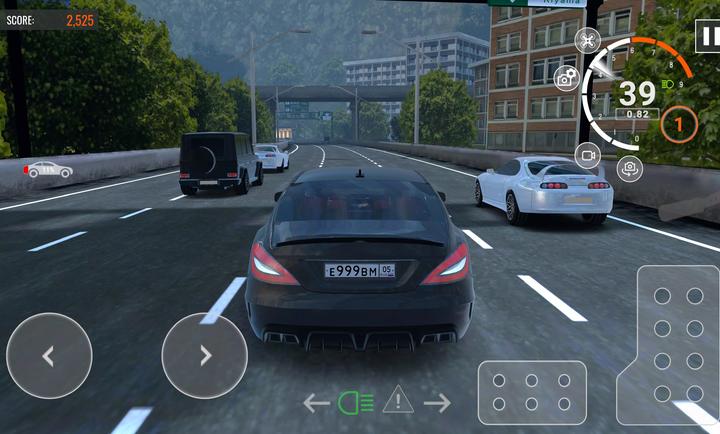The height and width of the screenshot is (434, 720).
Task: Steer left with the left arrow button
Action: pos(49,356)
